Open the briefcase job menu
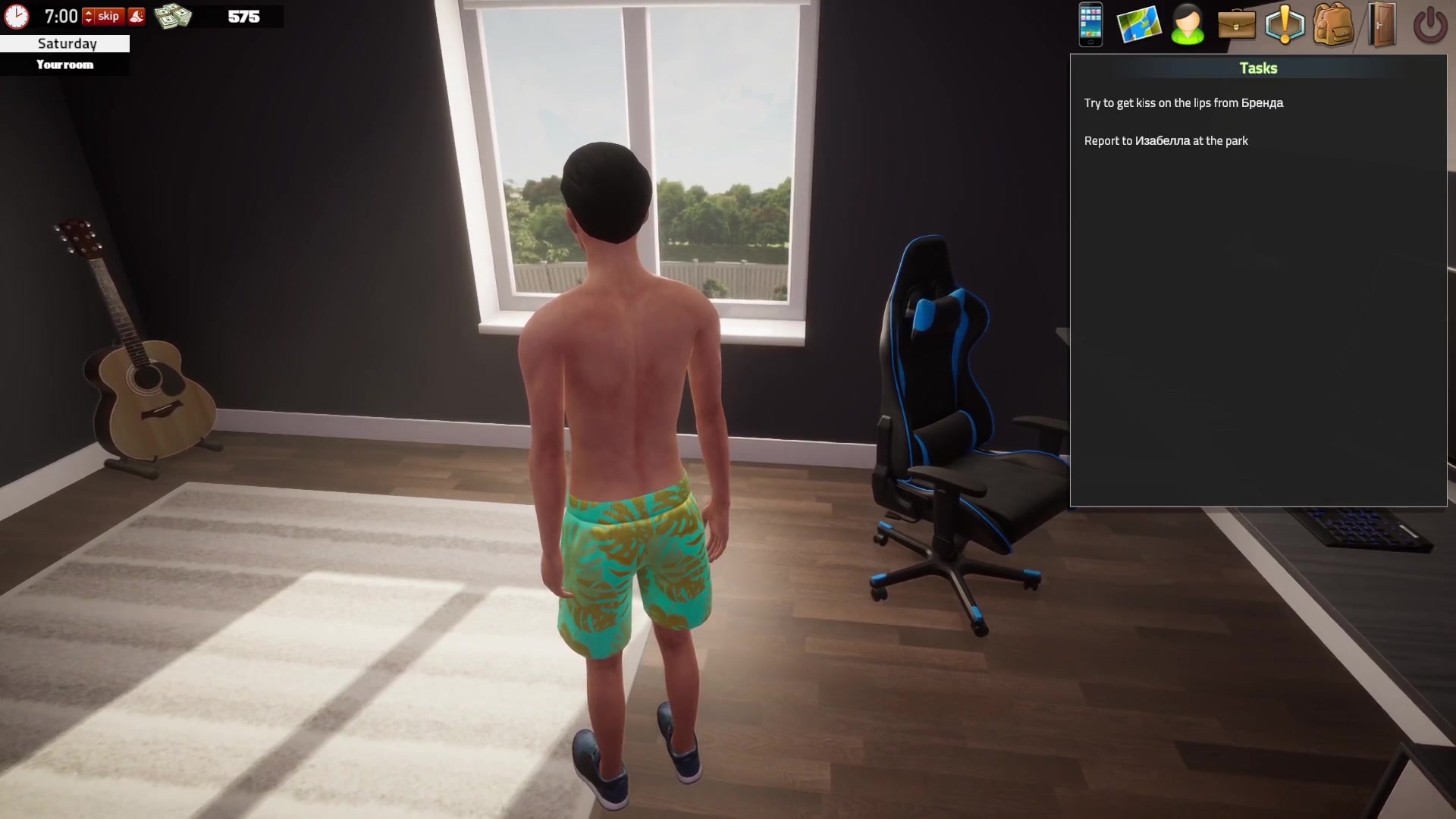 (x=1236, y=25)
